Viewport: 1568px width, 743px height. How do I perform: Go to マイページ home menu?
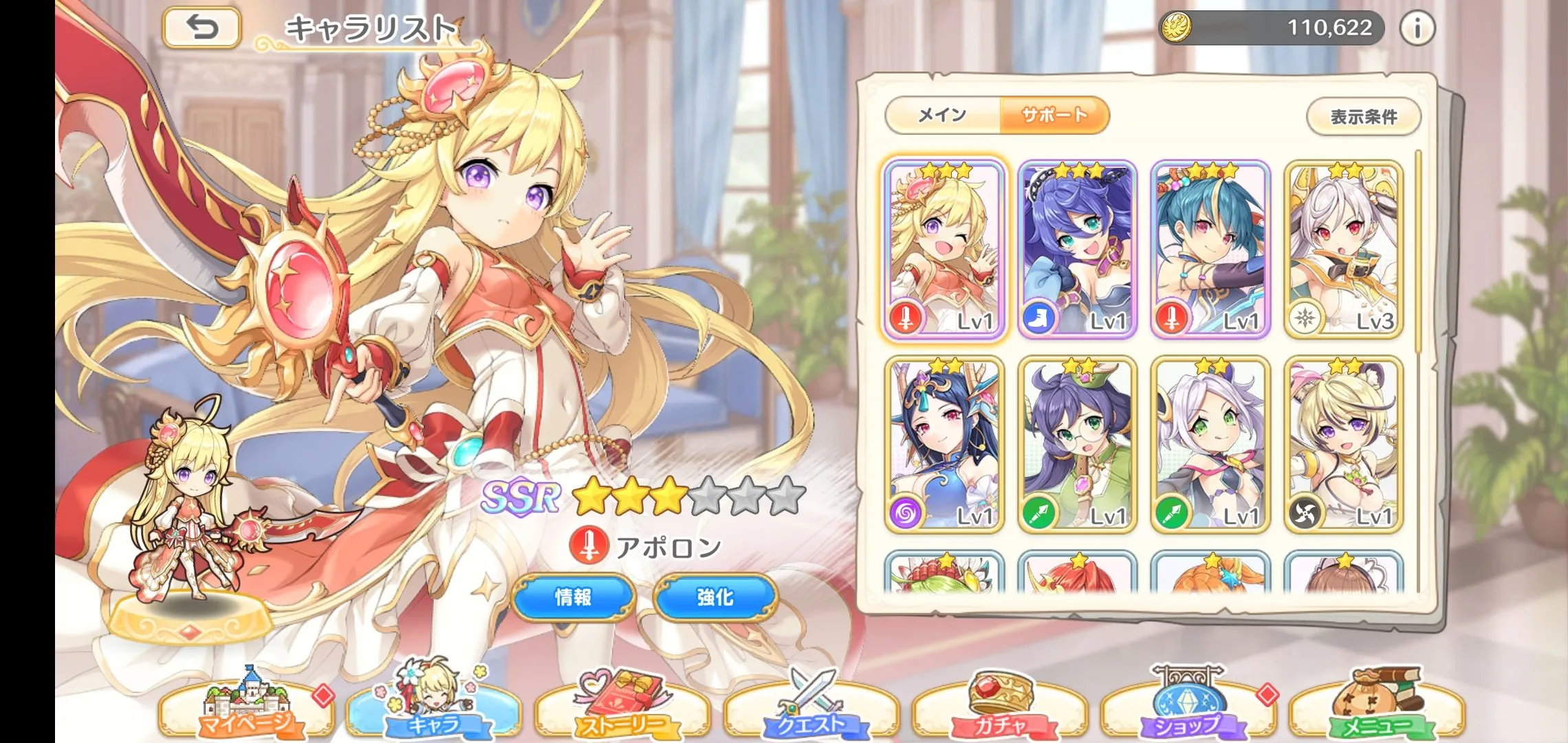coord(246,709)
